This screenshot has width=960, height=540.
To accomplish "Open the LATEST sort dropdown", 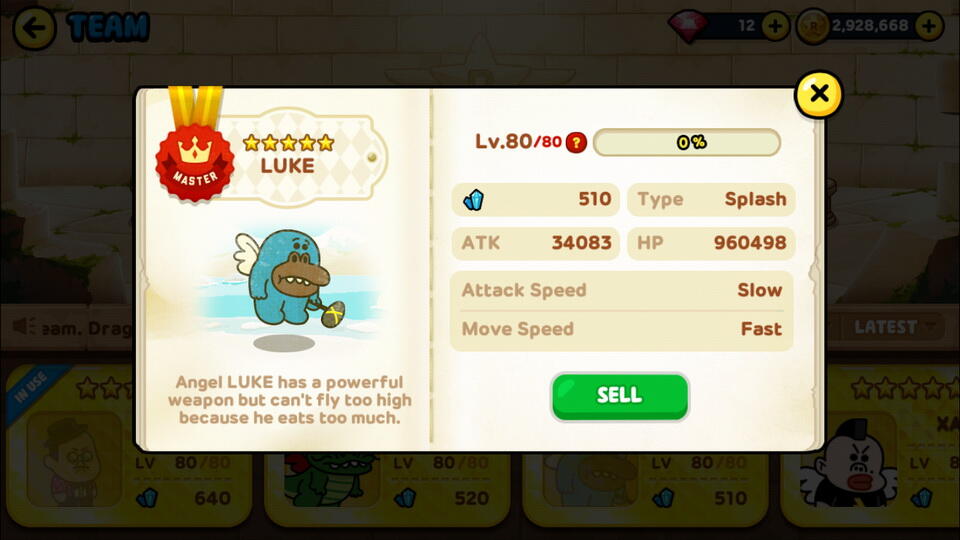I will pyautogui.click(x=893, y=327).
